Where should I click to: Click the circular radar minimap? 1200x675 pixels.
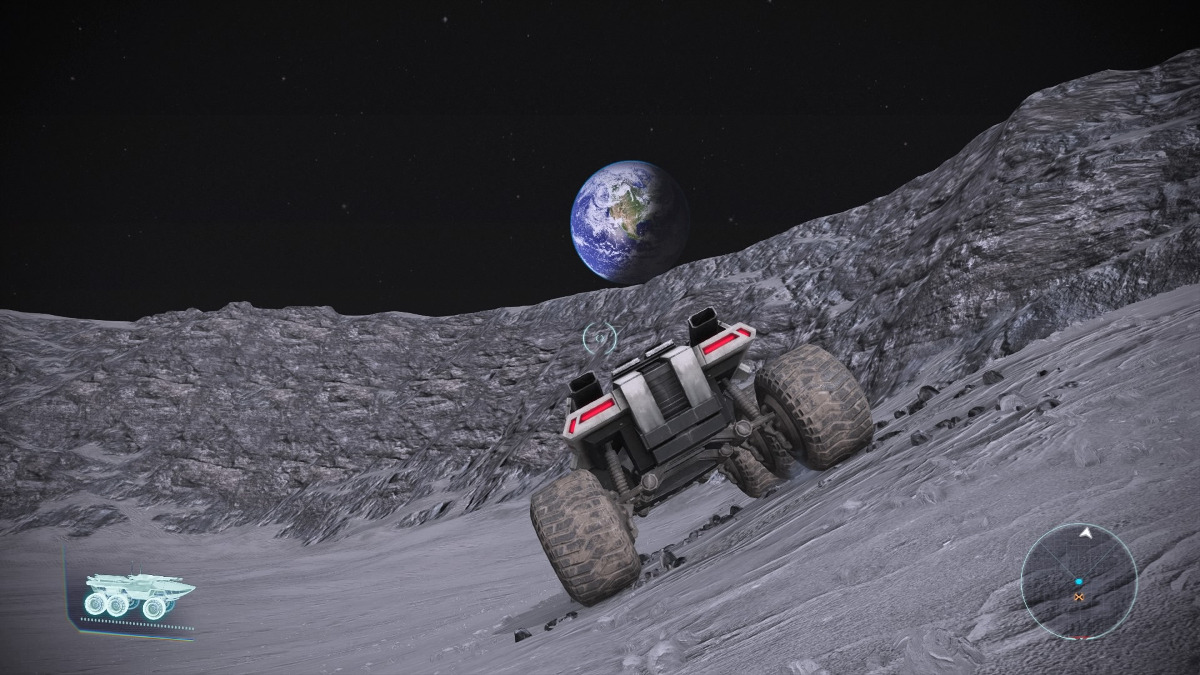[x=1079, y=581]
